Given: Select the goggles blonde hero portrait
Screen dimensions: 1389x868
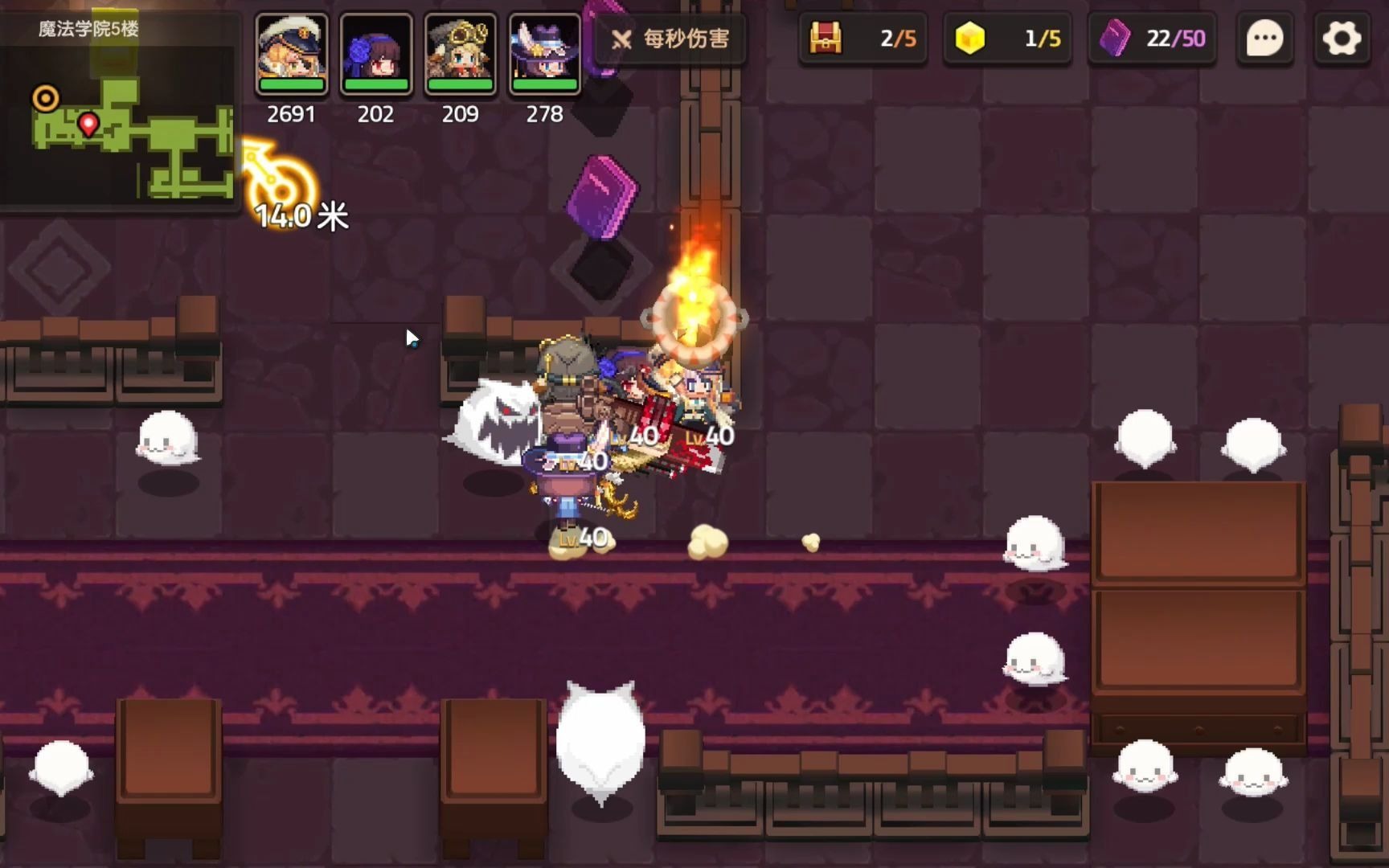Looking at the screenshot, I should 461,53.
